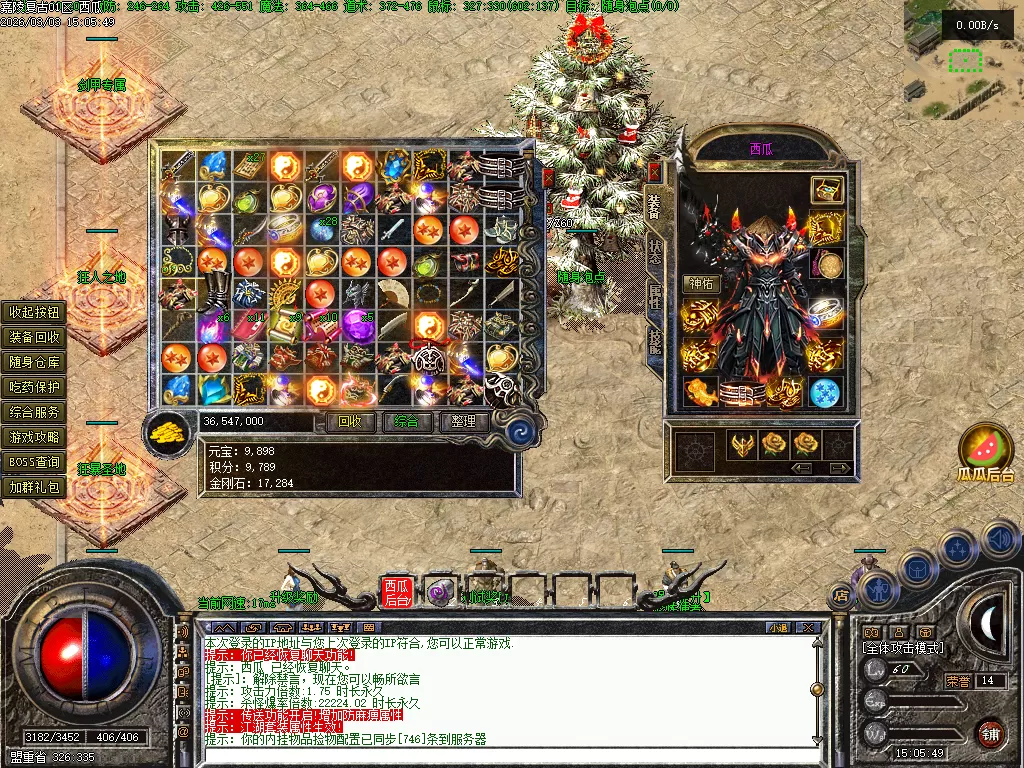Open 随身仓库 portable warehouse
1024x768 pixels.
point(35,362)
